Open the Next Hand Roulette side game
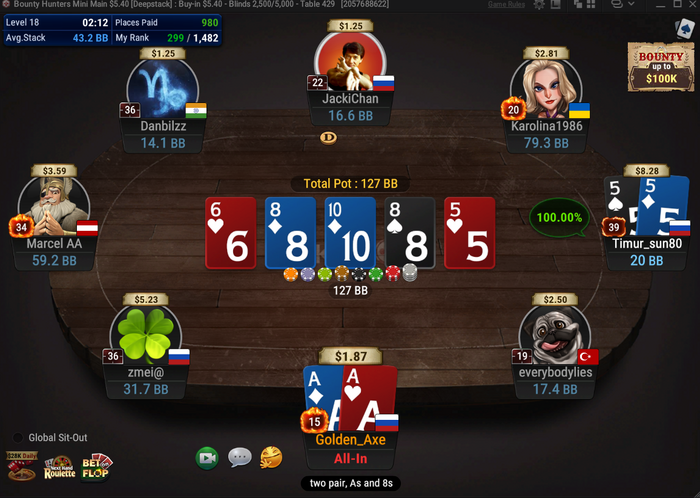The height and width of the screenshot is (498, 700). [x=58, y=466]
